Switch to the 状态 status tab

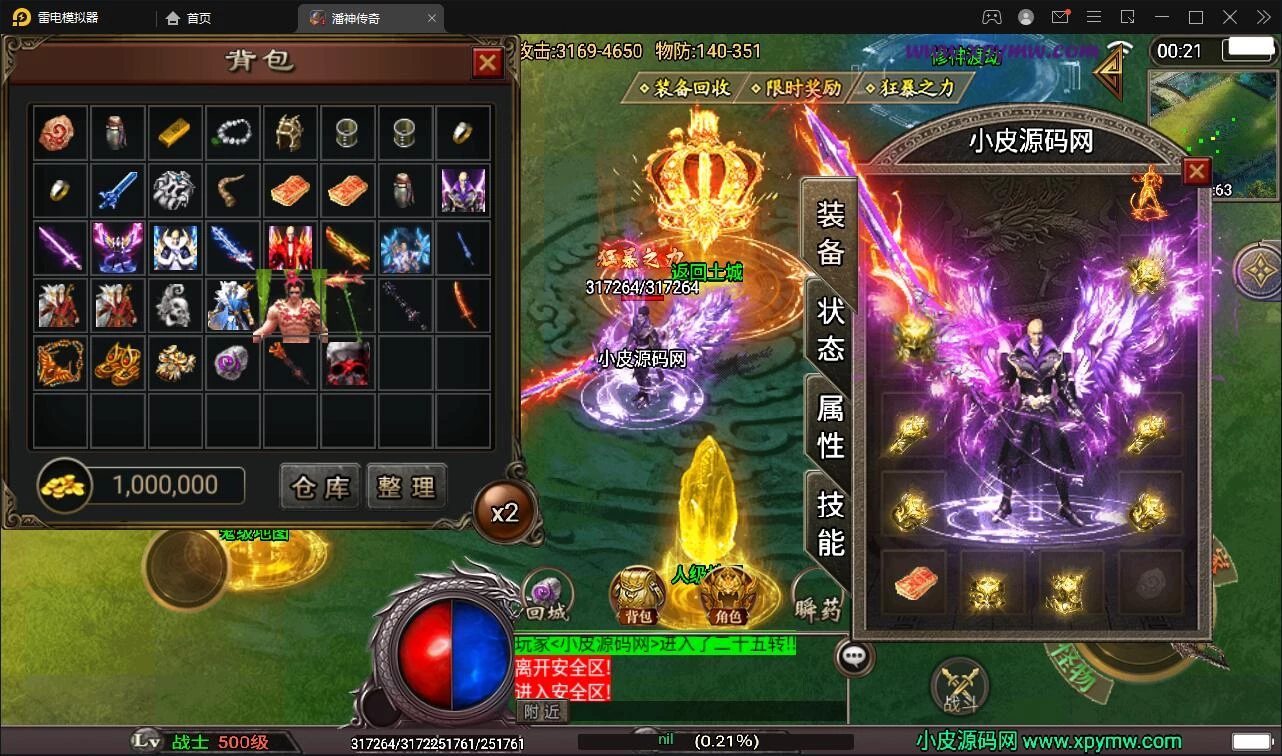[x=831, y=329]
